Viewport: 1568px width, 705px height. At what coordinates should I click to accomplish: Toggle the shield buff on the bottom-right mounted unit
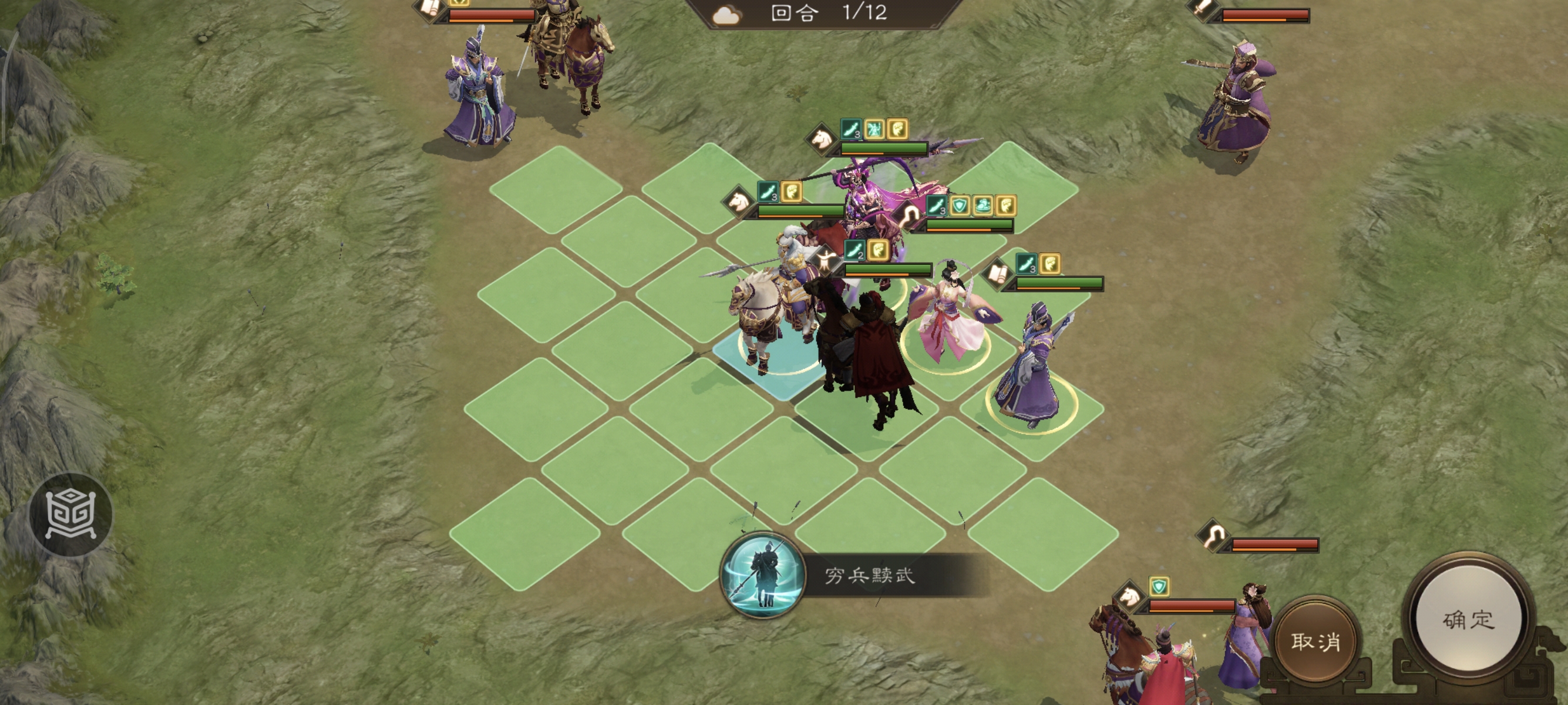click(x=1160, y=587)
